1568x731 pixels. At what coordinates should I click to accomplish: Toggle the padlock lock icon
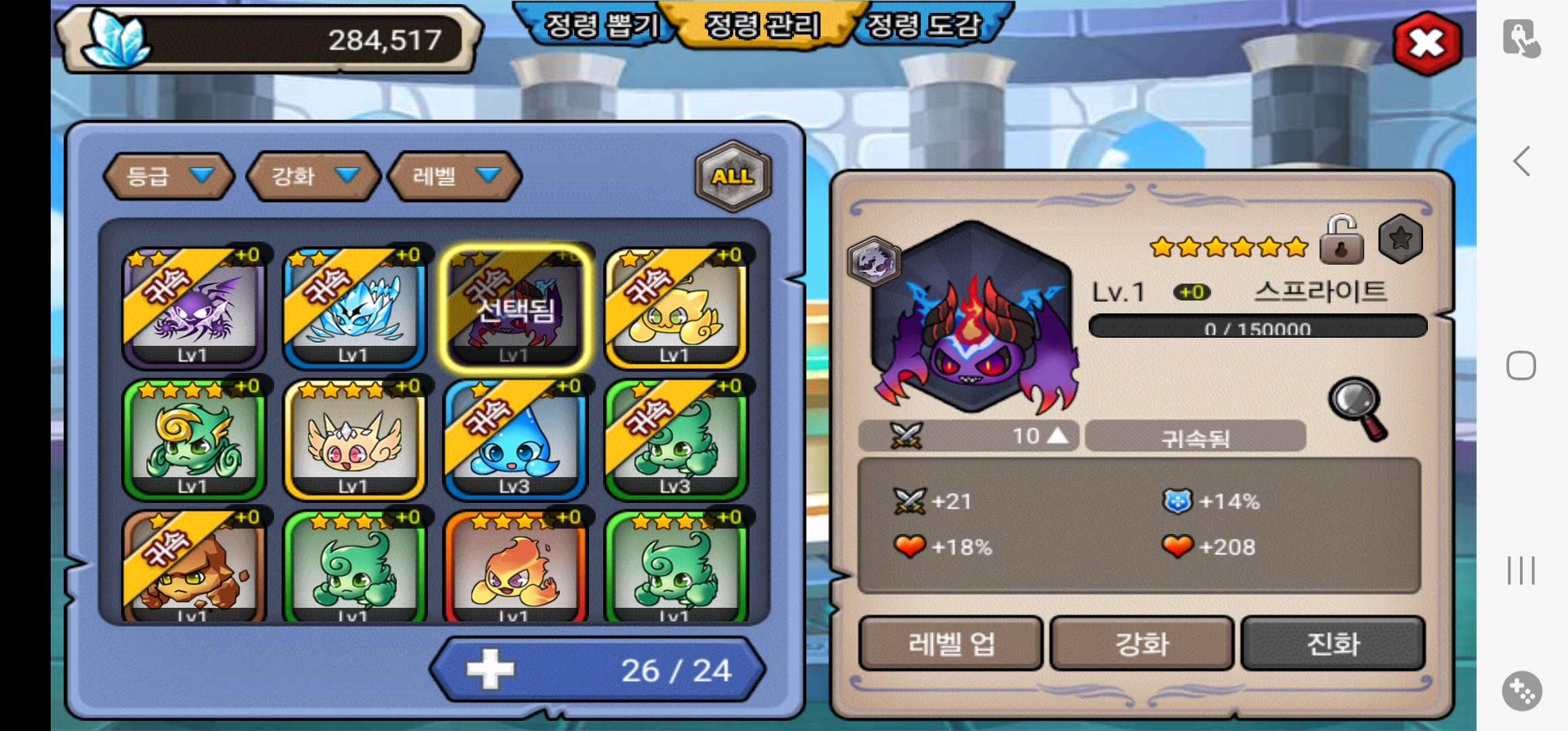(1341, 240)
